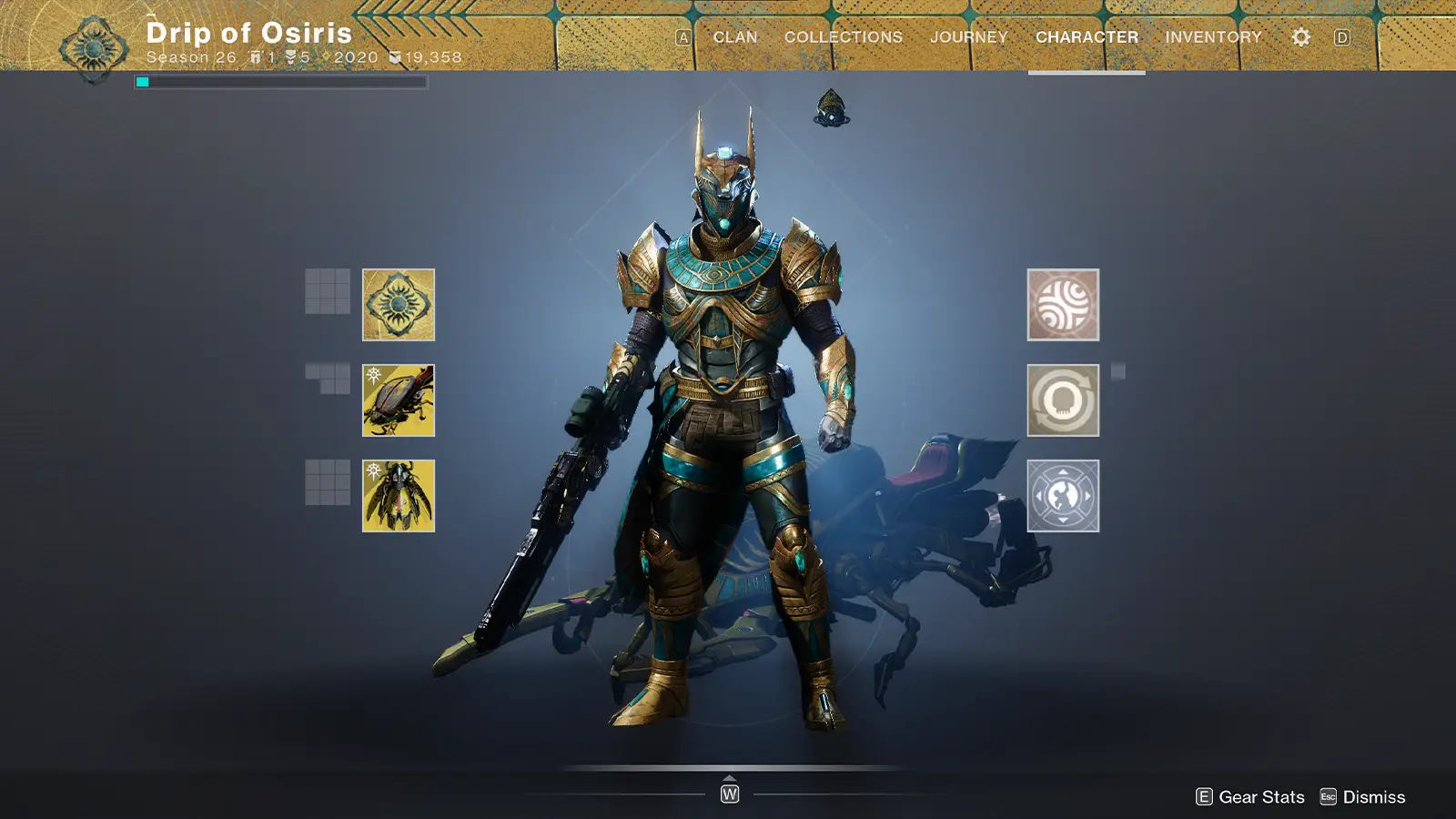Click the W navigation arrow at bottom center
This screenshot has width=1456, height=819.
728,794
